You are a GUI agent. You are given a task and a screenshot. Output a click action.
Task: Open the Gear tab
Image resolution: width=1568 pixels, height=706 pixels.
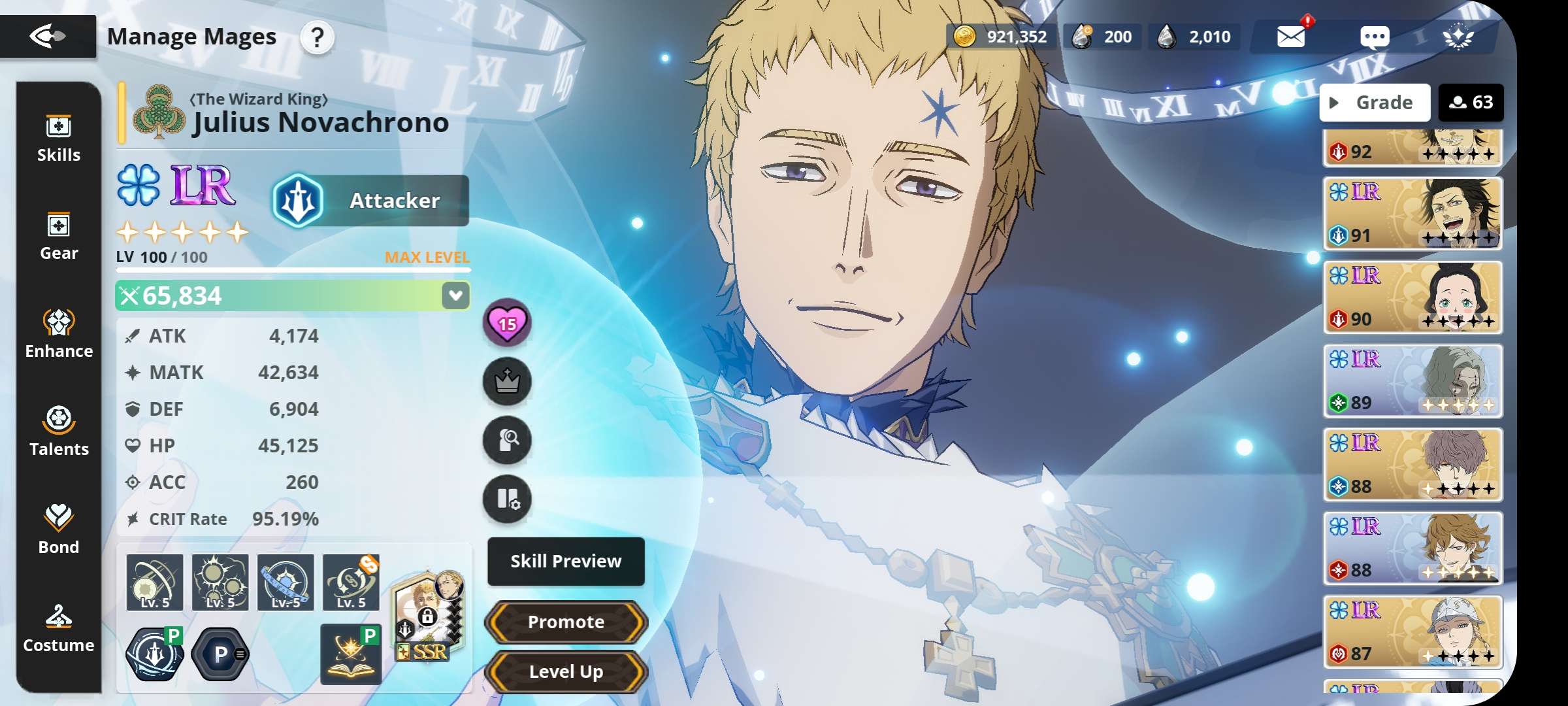tap(59, 237)
